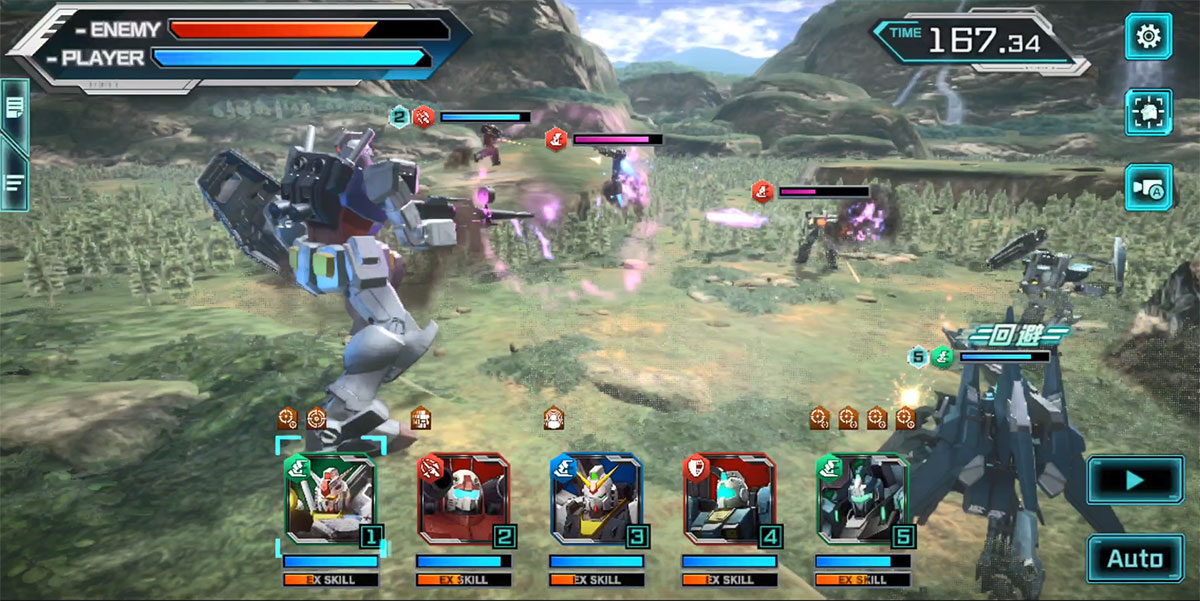
Task: Open the gear settings menu
Action: tap(1148, 37)
